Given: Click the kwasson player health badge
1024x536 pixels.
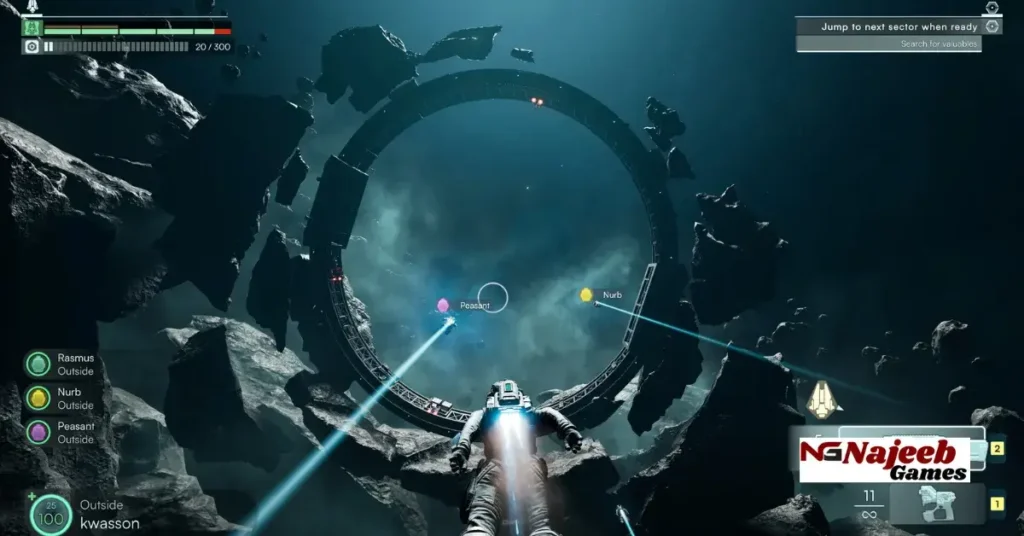Looking at the screenshot, I should tap(50, 514).
